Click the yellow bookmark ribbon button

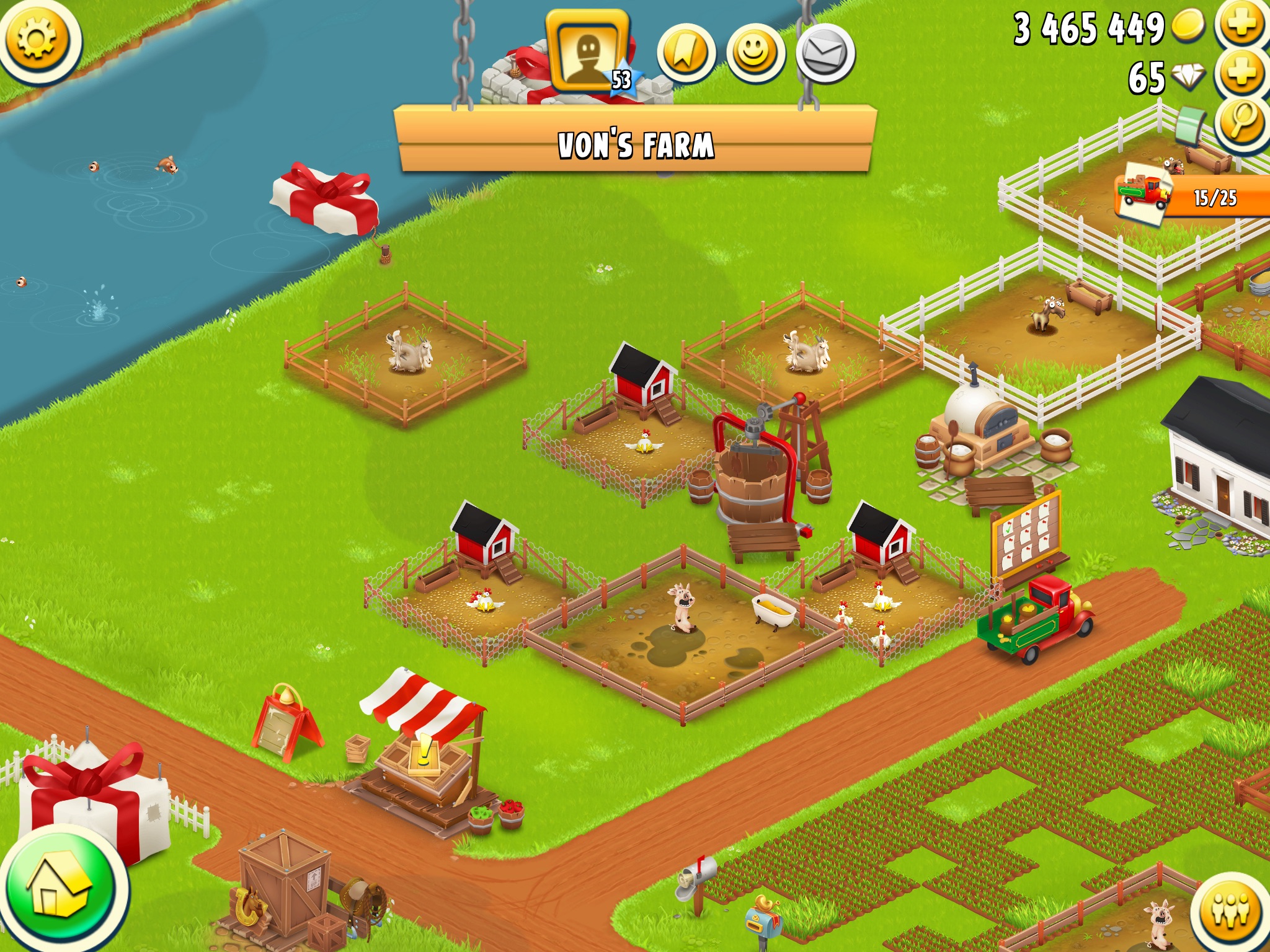click(x=686, y=54)
